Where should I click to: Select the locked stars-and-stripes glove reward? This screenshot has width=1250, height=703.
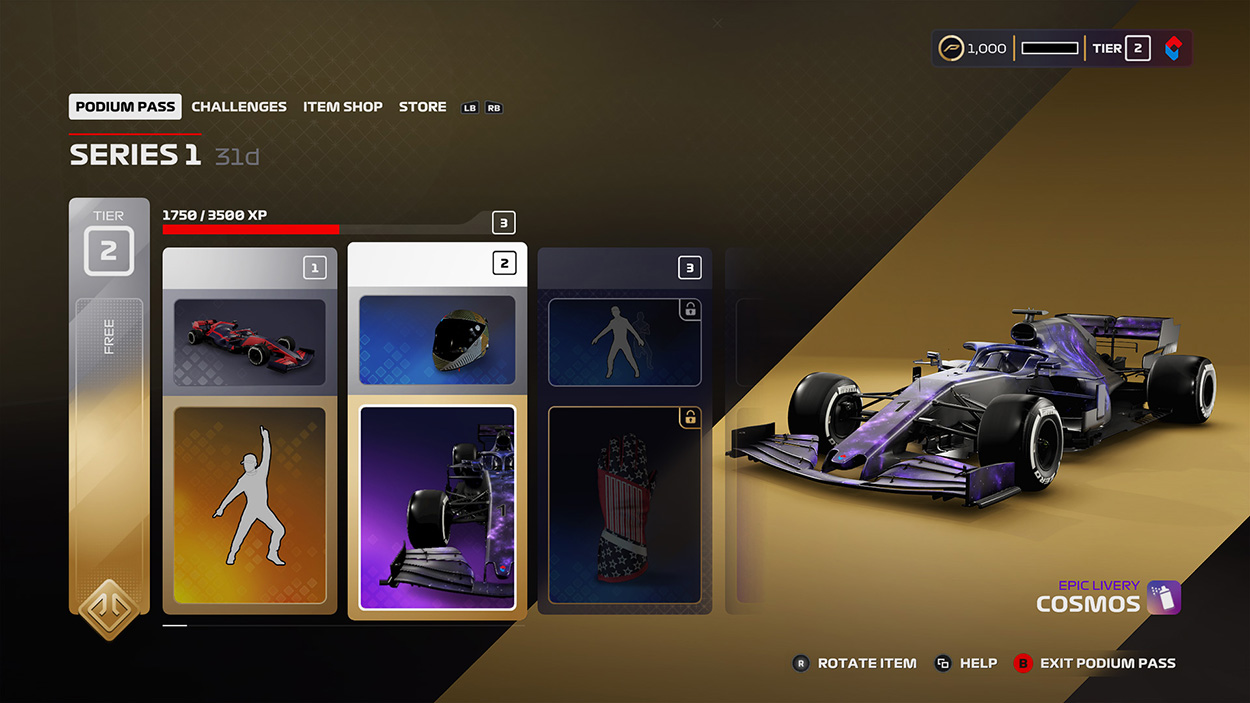pos(625,505)
